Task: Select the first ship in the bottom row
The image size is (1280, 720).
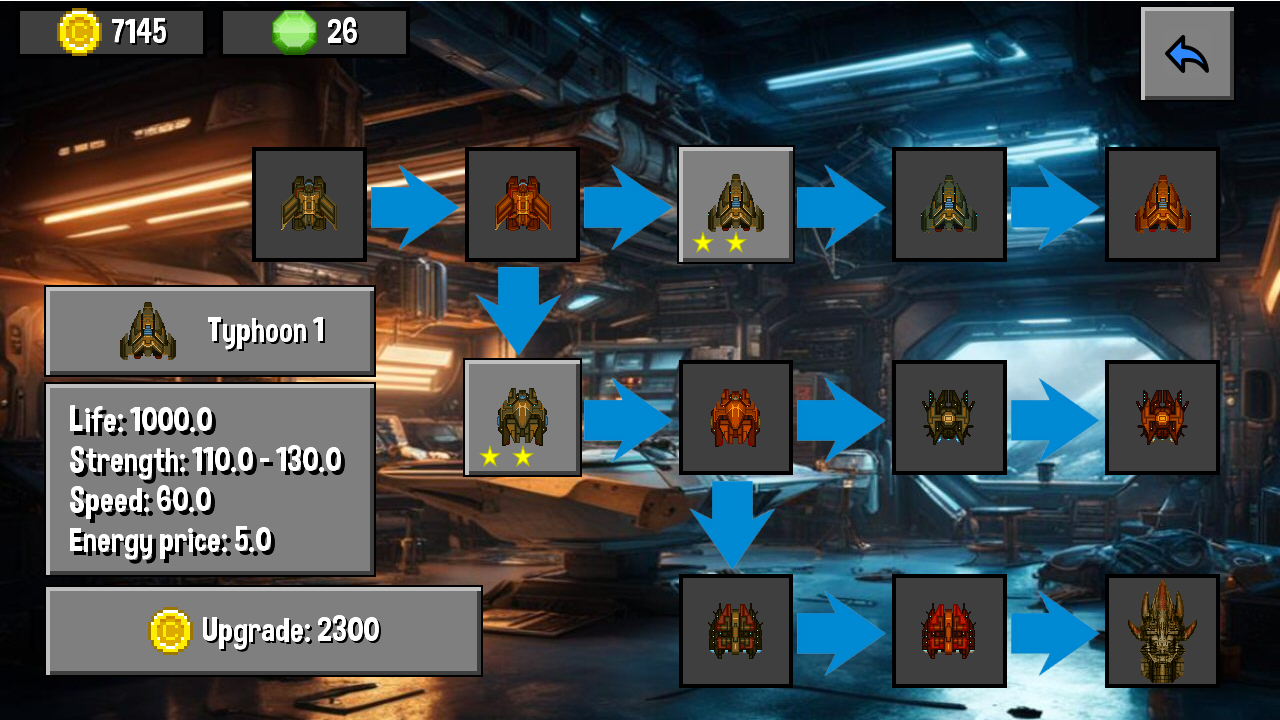Action: pyautogui.click(x=736, y=632)
